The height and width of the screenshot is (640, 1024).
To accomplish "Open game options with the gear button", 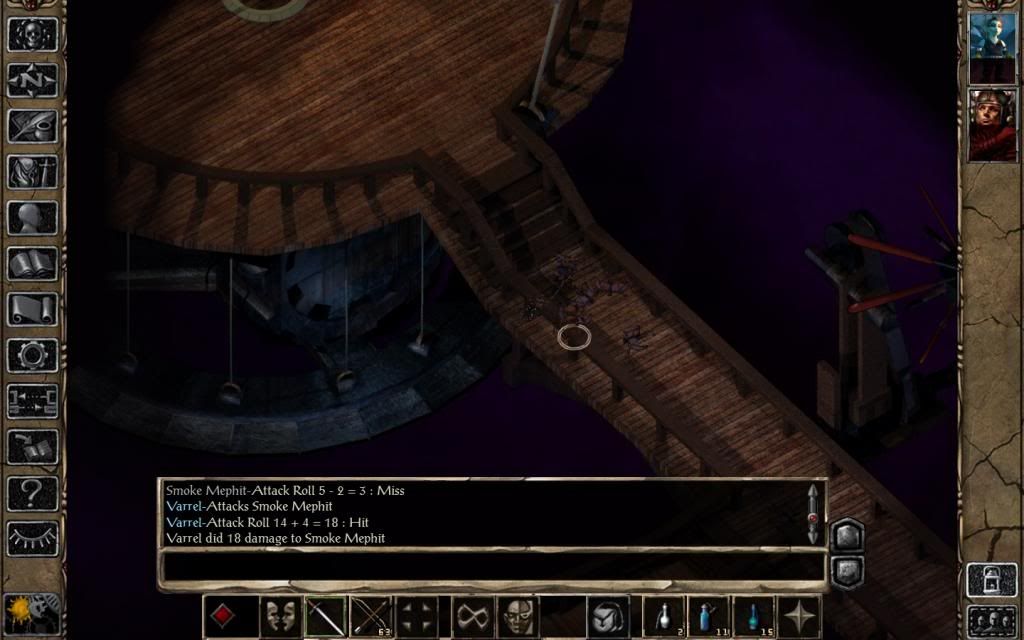I will (x=32, y=355).
